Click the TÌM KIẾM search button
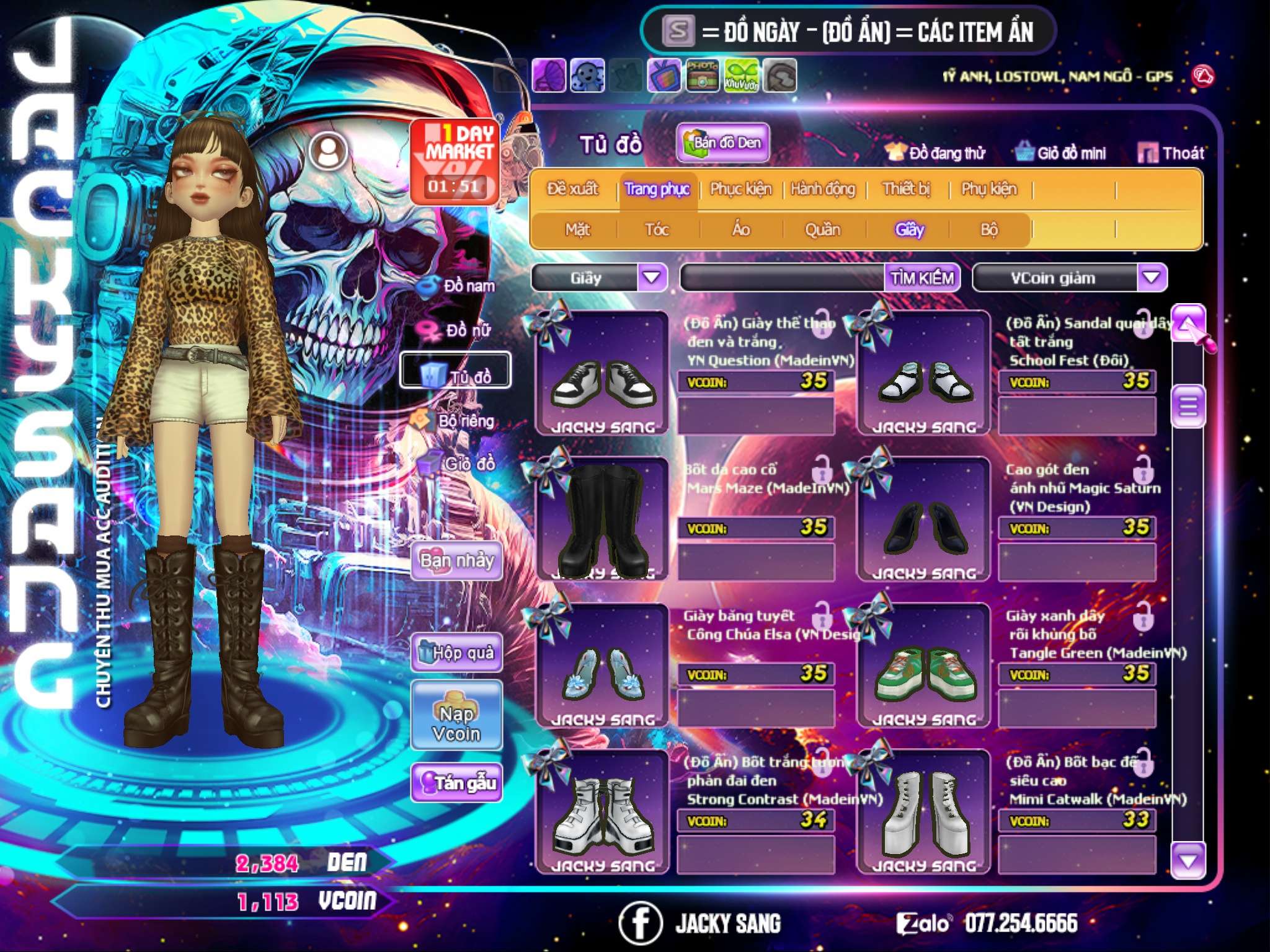1270x952 pixels. 921,278
